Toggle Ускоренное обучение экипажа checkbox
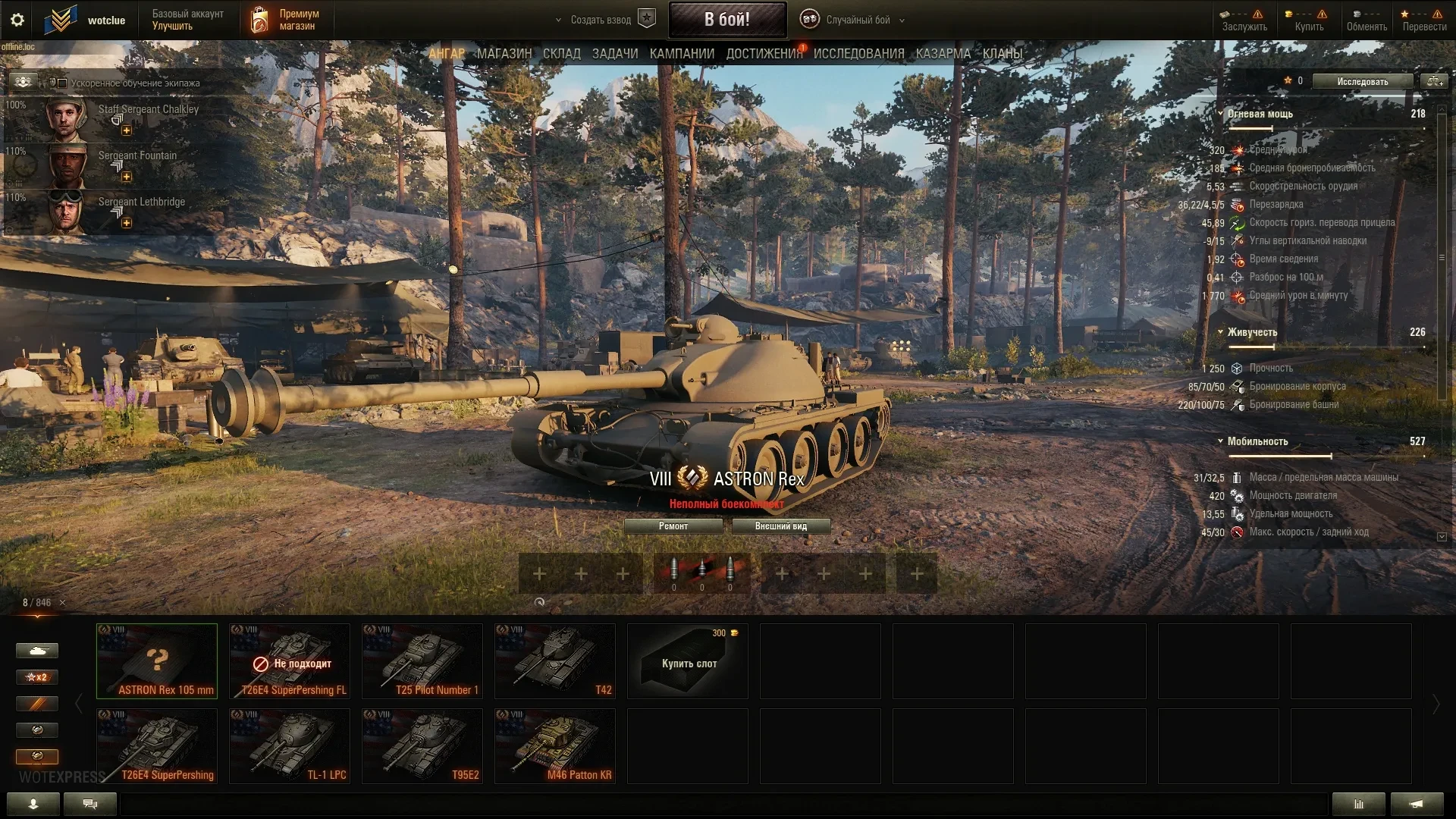Image resolution: width=1456 pixels, height=819 pixels. pos(62,83)
